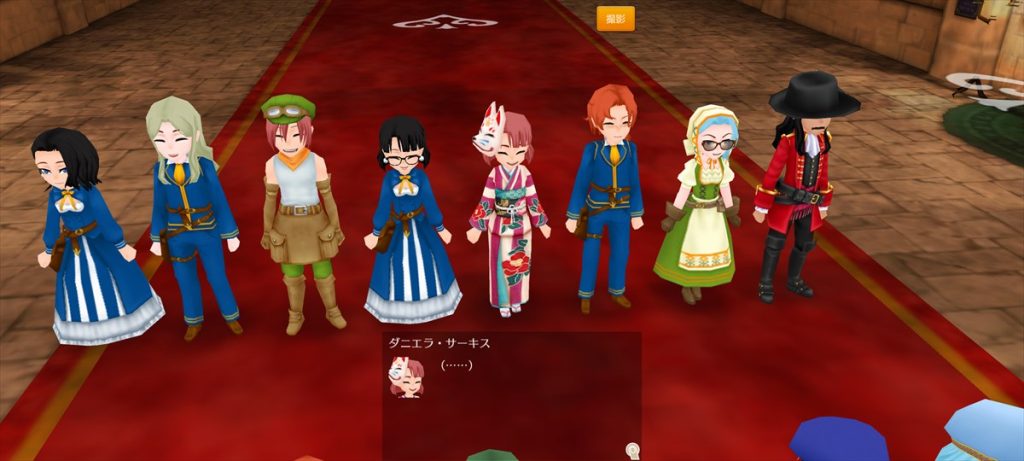Tap the orange 撮影 photo button
The height and width of the screenshot is (461, 1024).
click(615, 19)
